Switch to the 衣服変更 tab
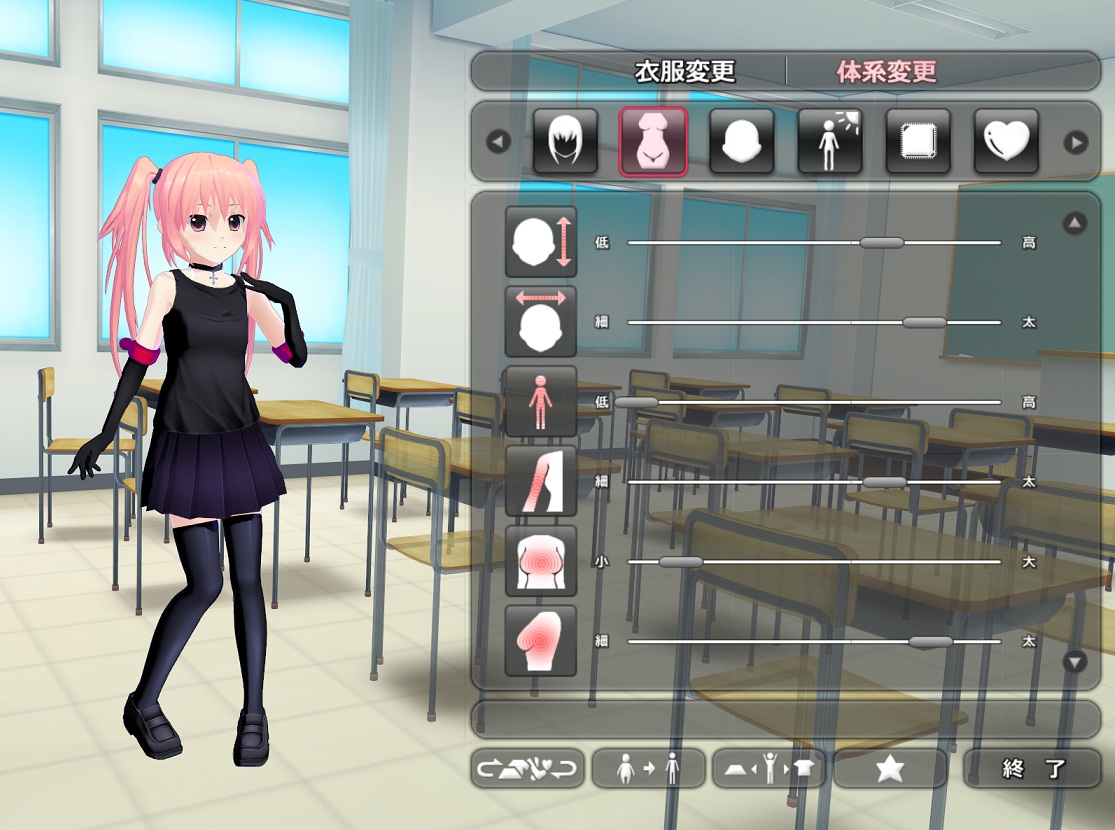The image size is (1115, 830). (685, 72)
